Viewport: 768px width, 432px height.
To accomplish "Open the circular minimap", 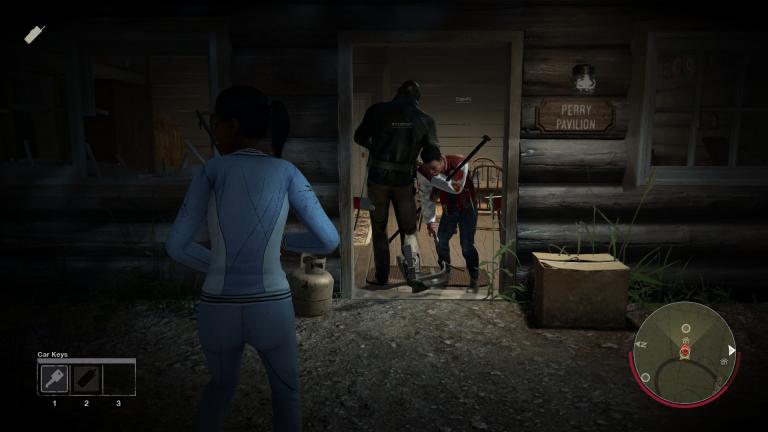I will (685, 352).
